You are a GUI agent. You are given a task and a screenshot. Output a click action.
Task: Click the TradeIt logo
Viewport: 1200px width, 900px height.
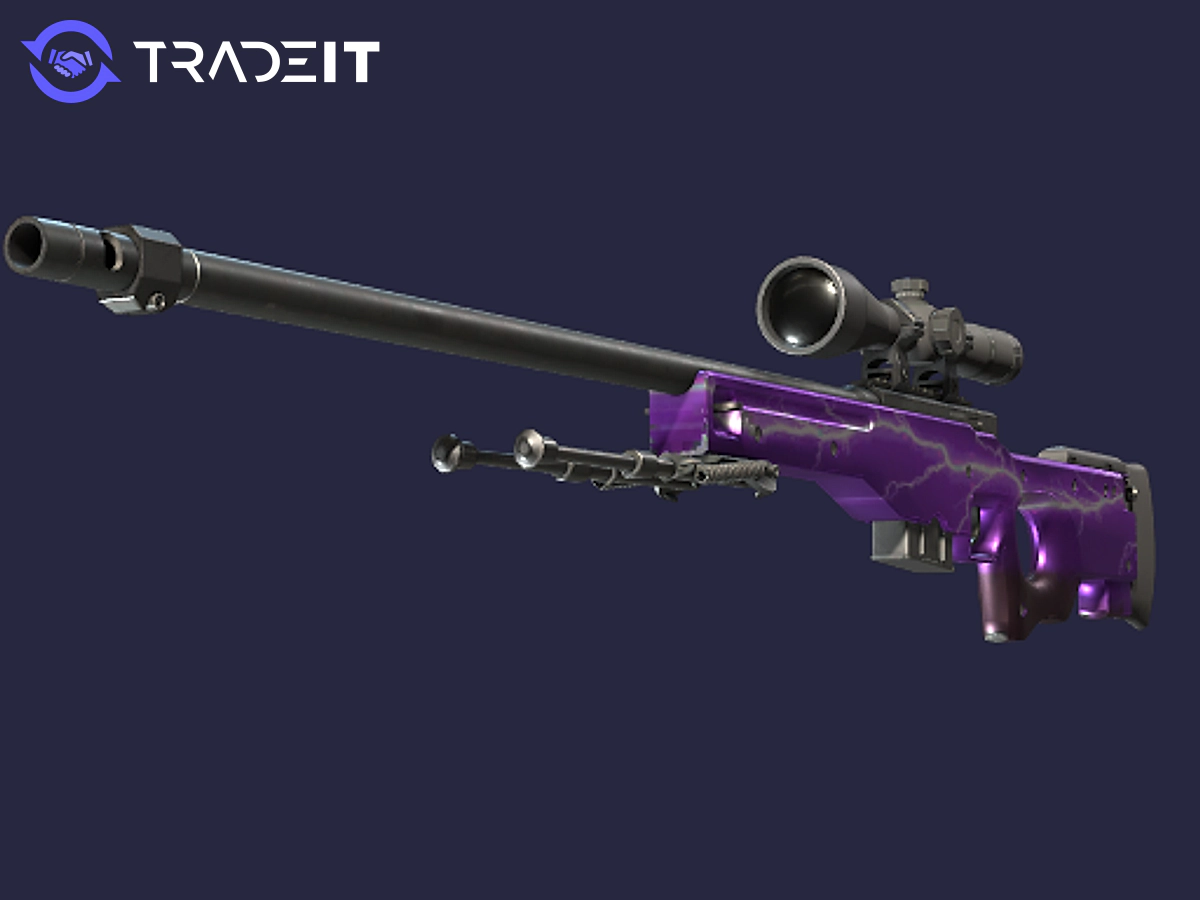tap(200, 60)
